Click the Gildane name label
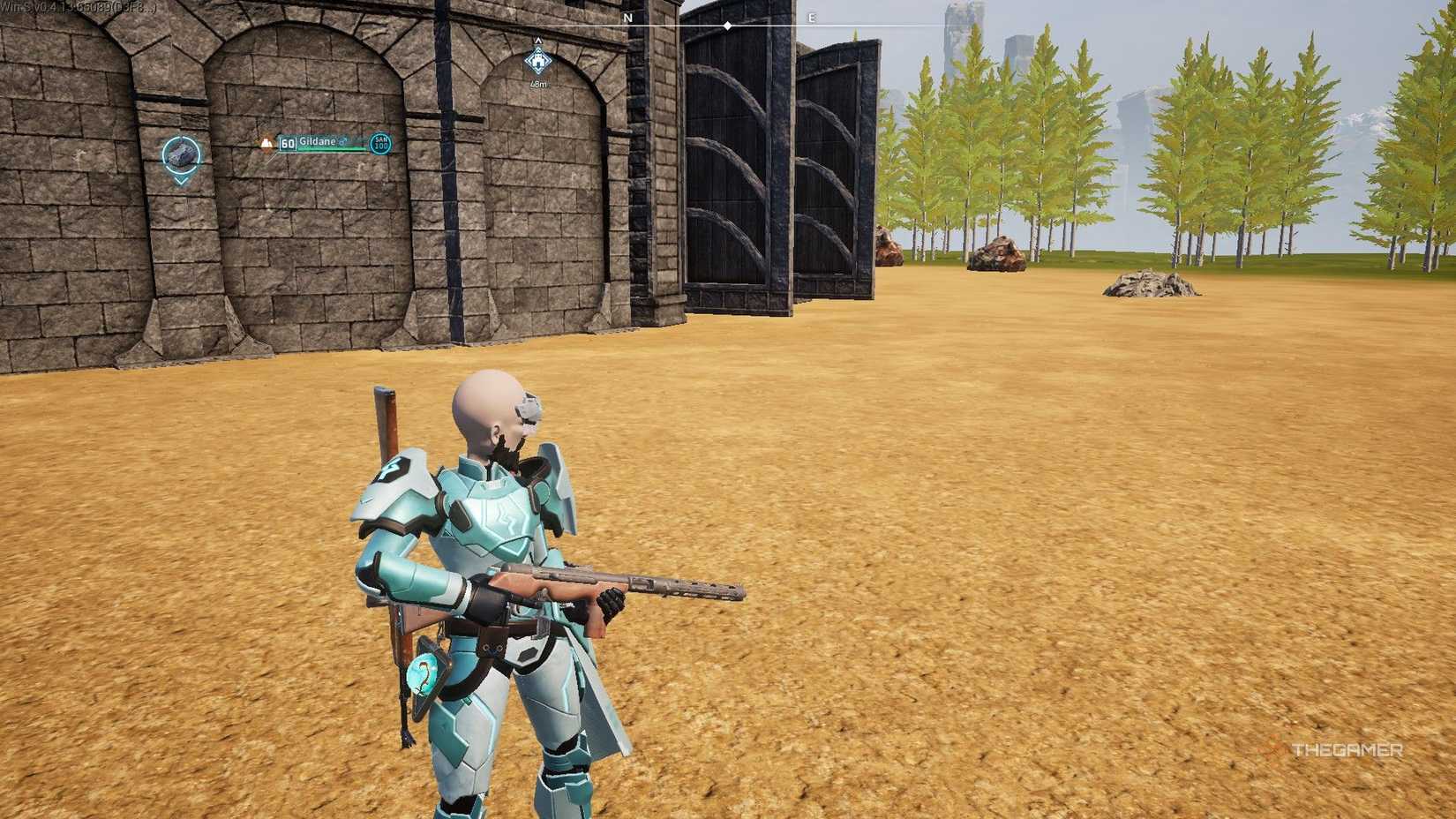1456x819 pixels. click(x=318, y=141)
